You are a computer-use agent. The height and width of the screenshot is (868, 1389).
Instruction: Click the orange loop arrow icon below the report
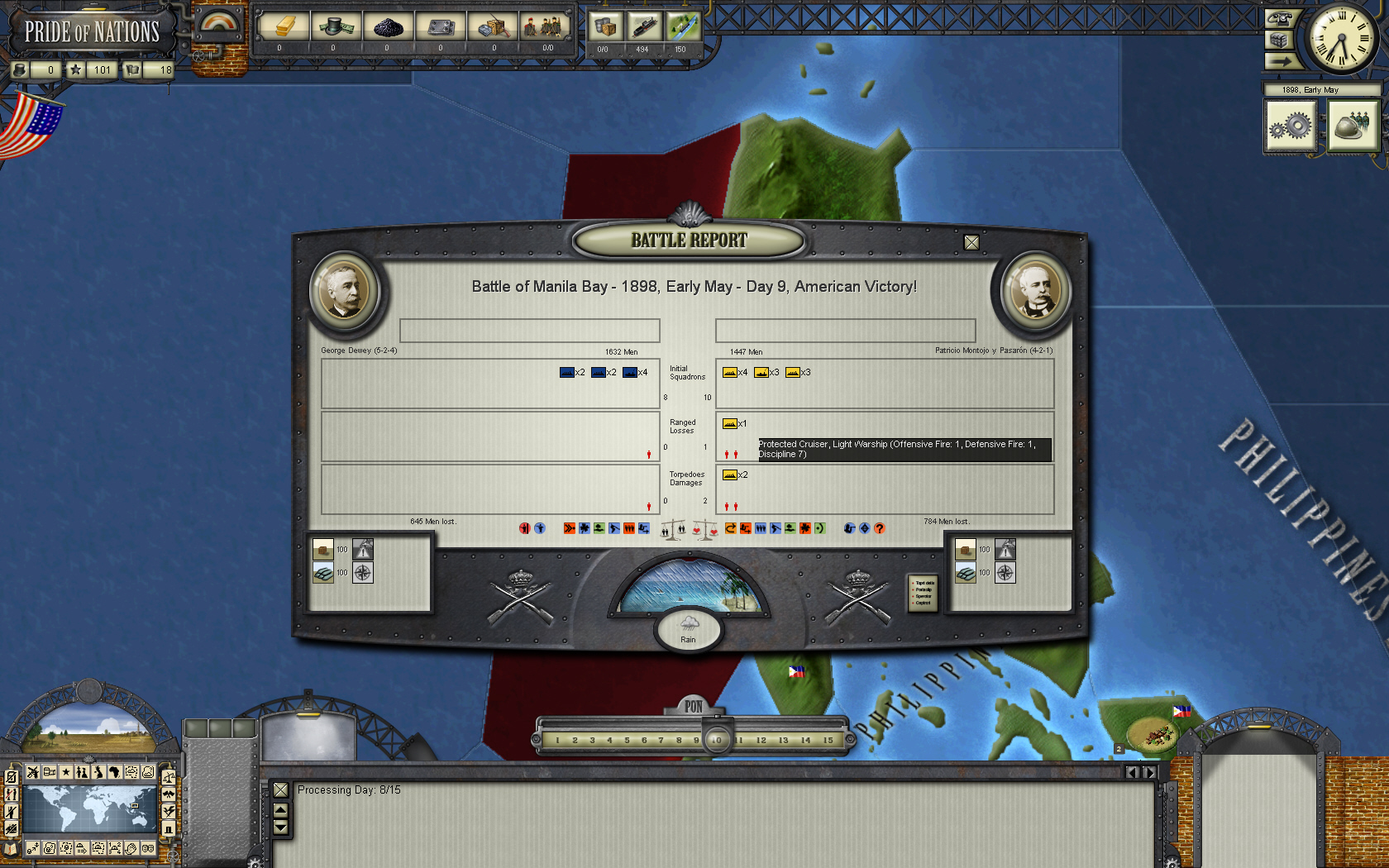[731, 527]
